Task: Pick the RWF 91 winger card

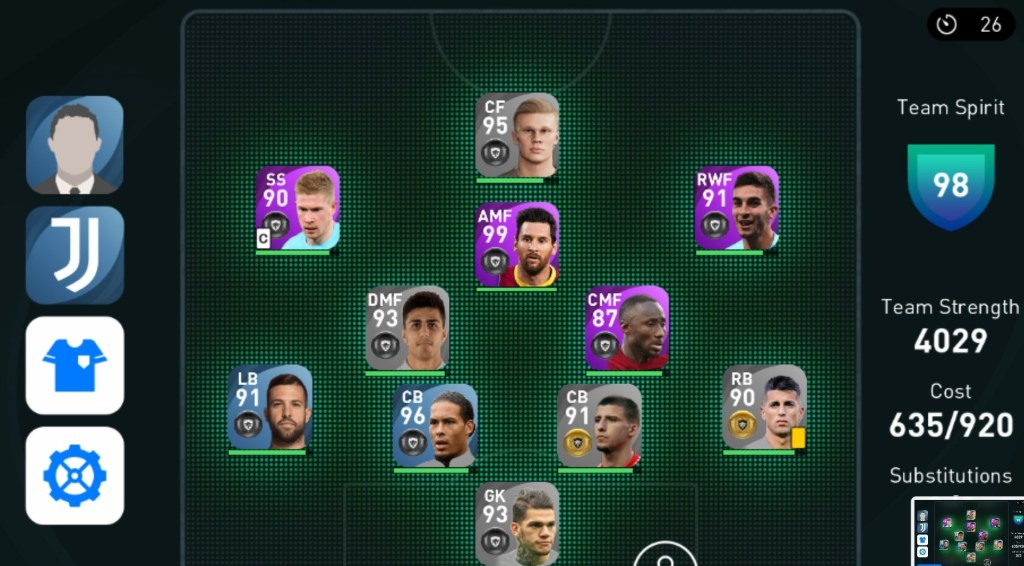Action: [x=737, y=208]
